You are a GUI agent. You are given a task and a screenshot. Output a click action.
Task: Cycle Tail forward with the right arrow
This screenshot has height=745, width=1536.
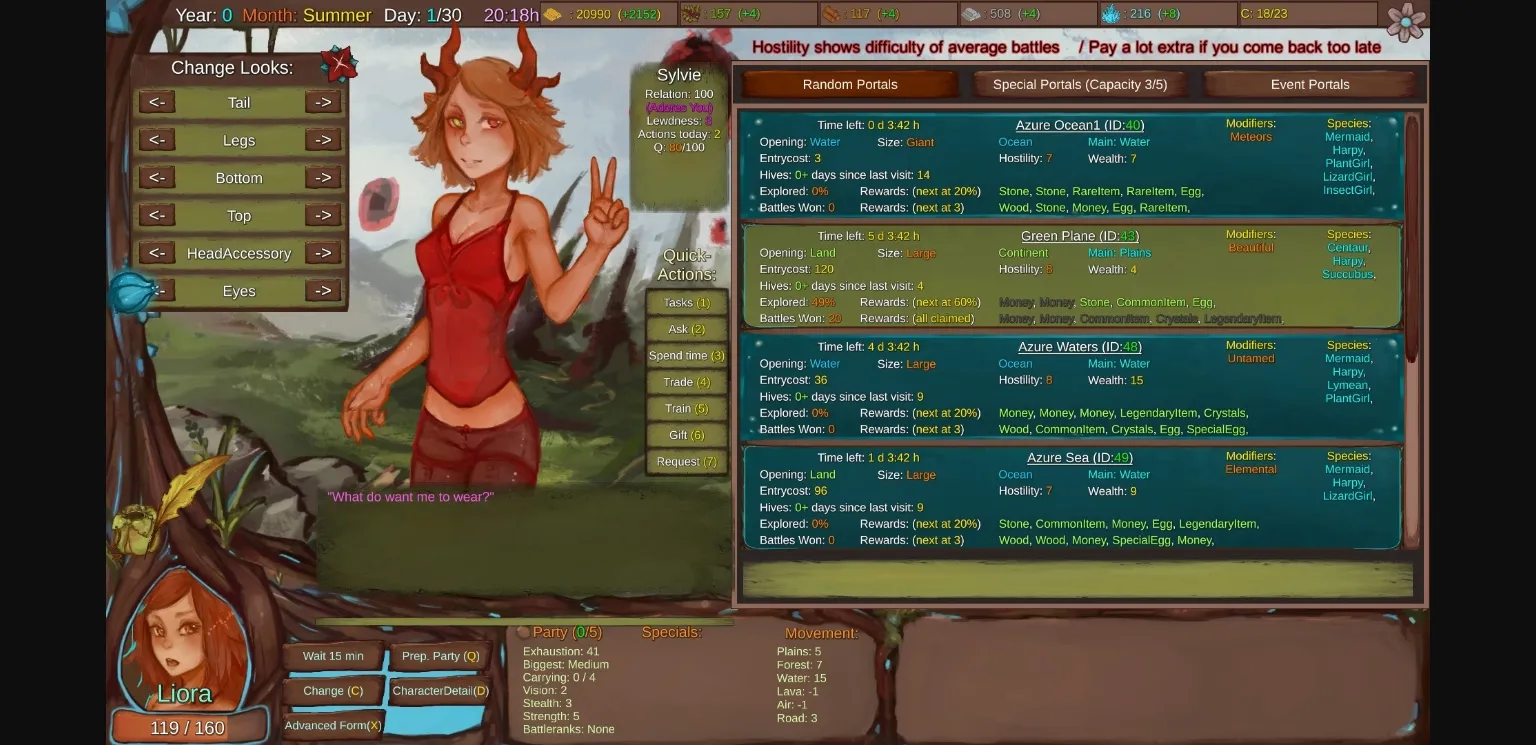click(322, 101)
